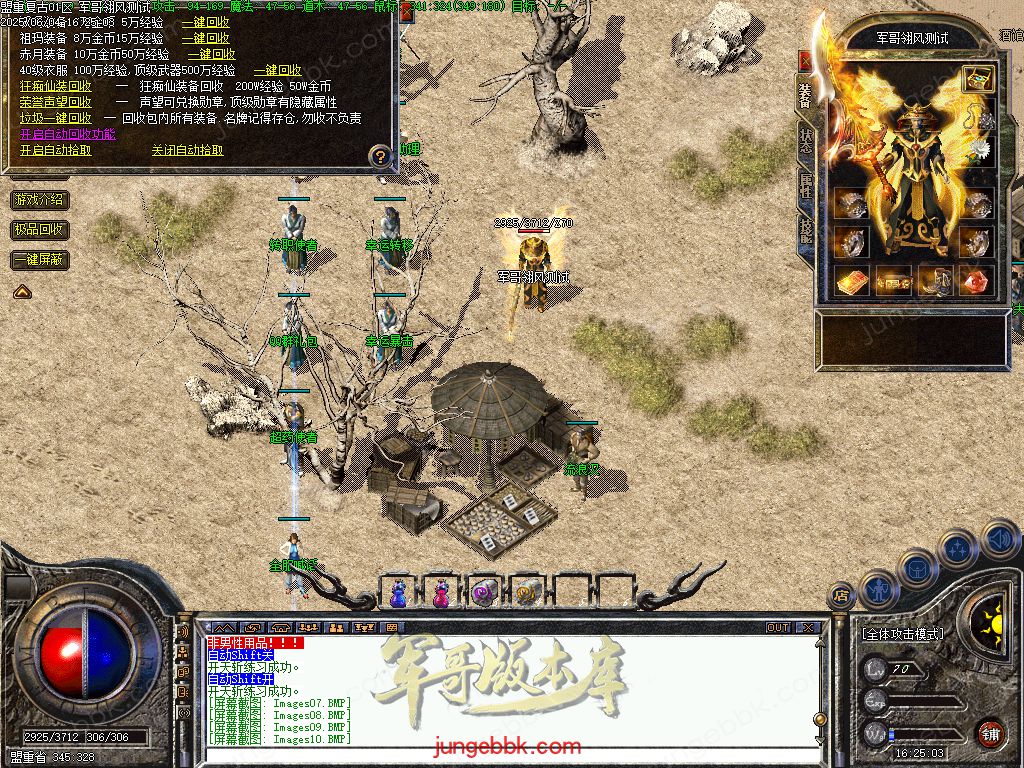Viewport: 1024px width, 768px height.
Task: Enable auto recycle via 开启自动回收功能
Action: 67,134
